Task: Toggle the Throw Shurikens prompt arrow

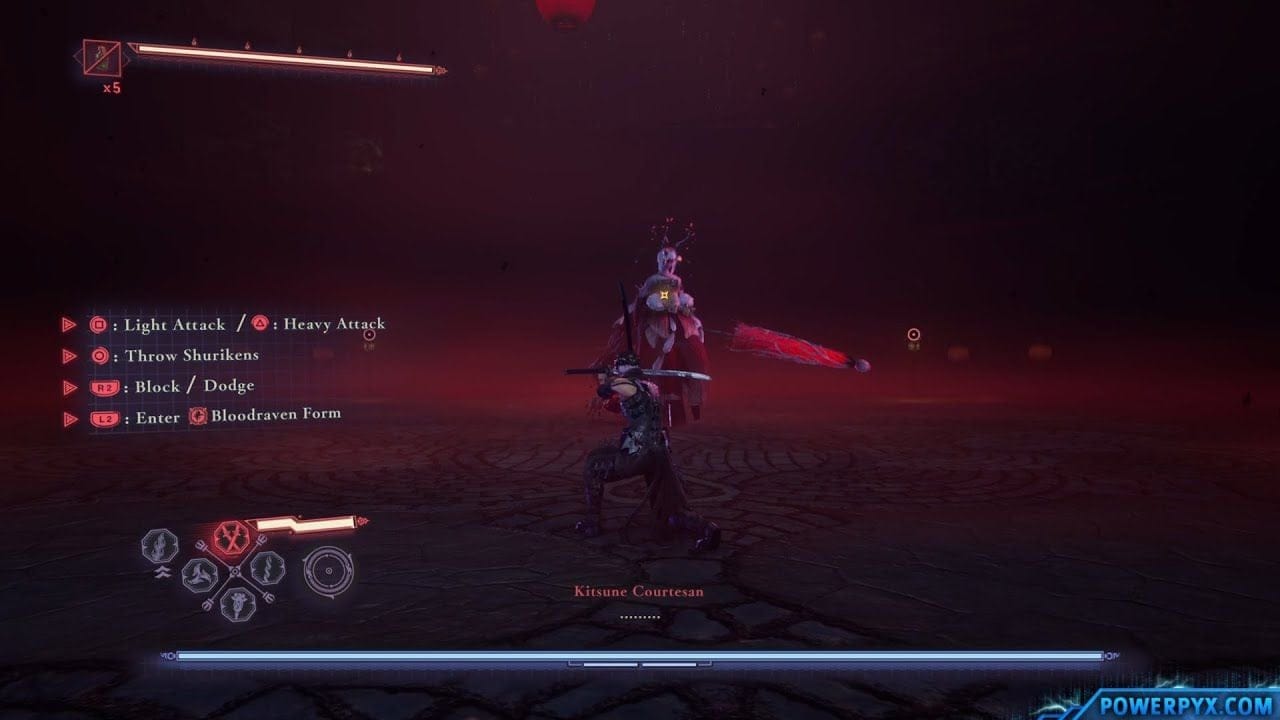Action: pos(70,356)
